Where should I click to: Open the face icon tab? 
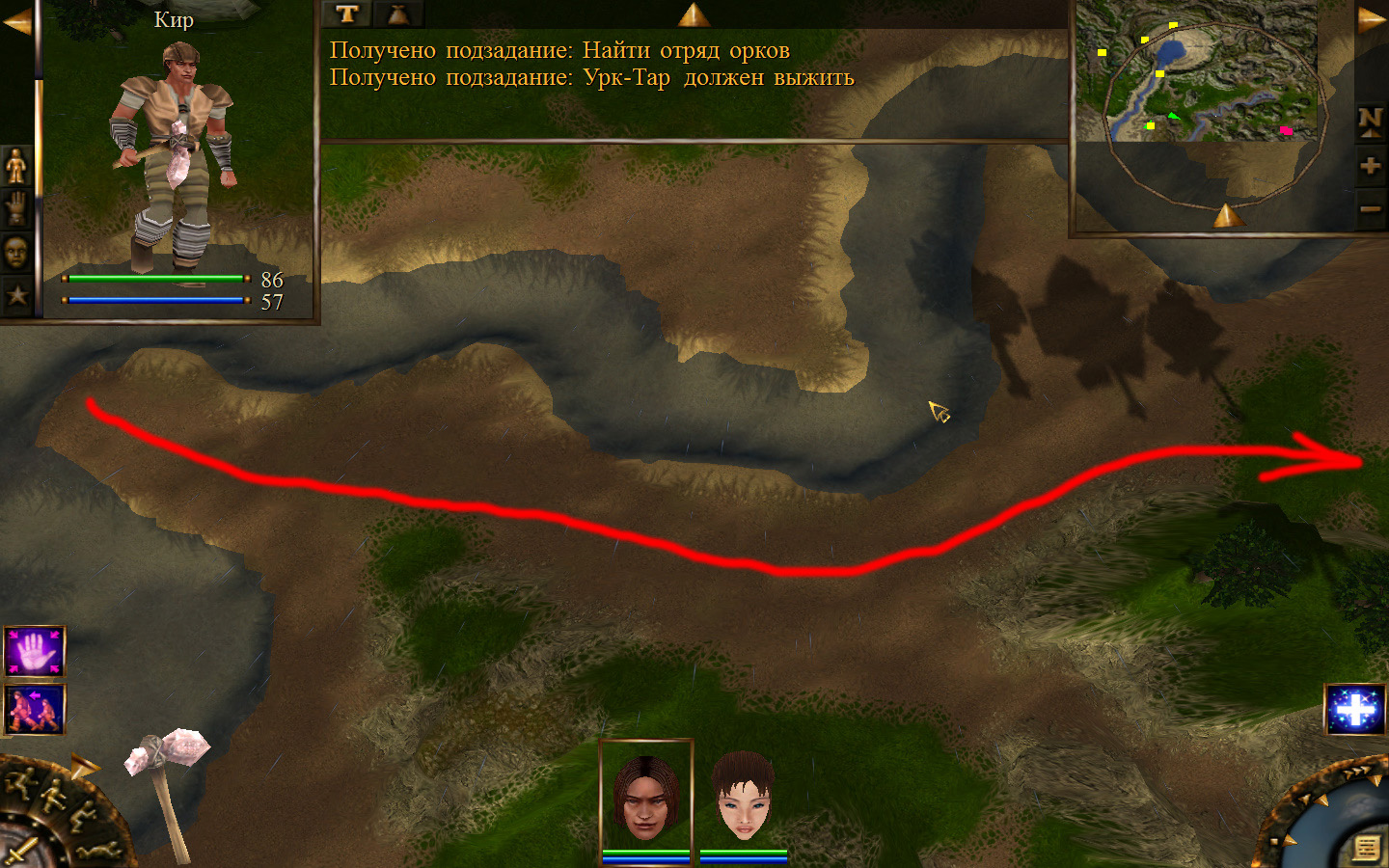click(x=16, y=253)
